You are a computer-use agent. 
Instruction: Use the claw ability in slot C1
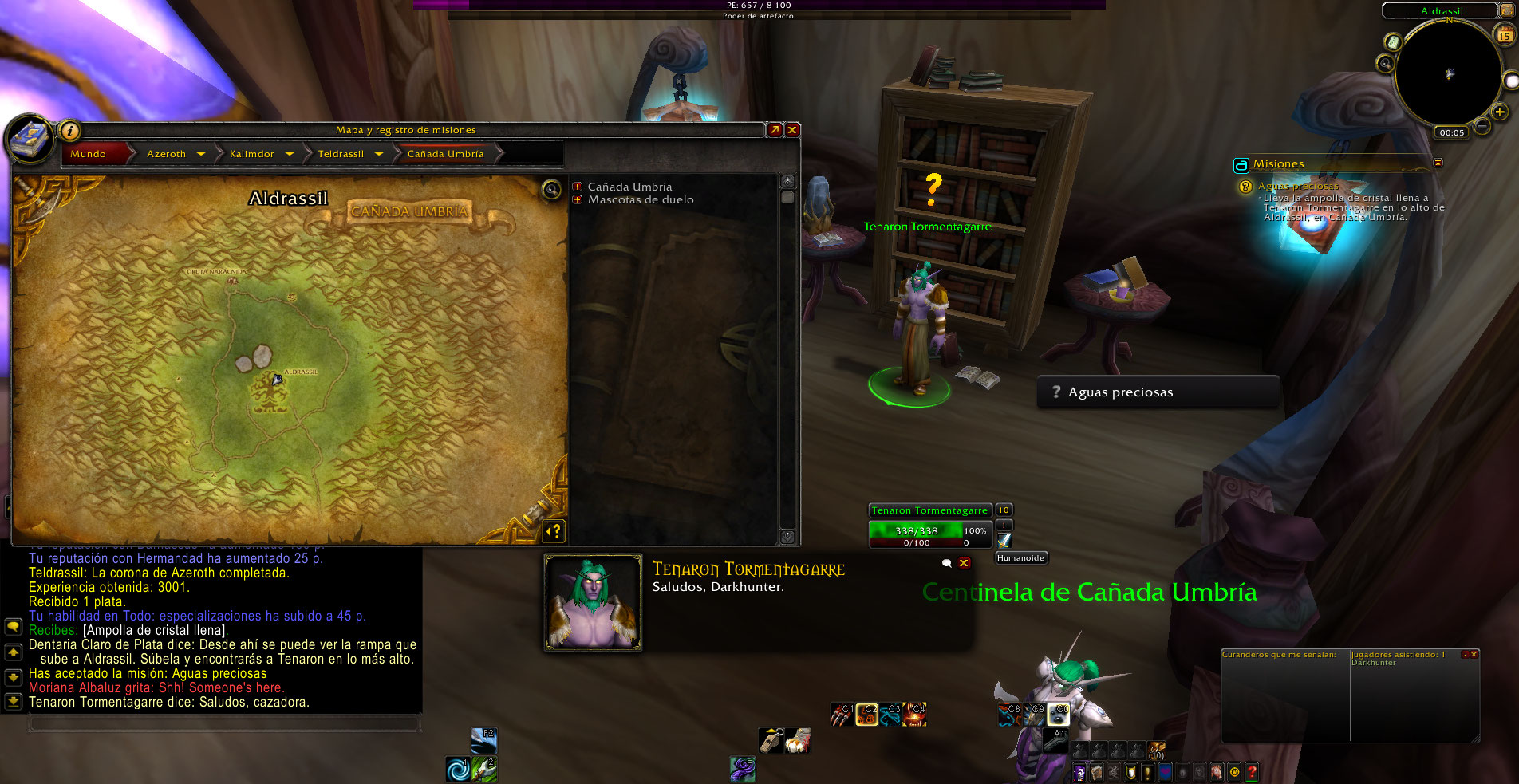[x=842, y=714]
